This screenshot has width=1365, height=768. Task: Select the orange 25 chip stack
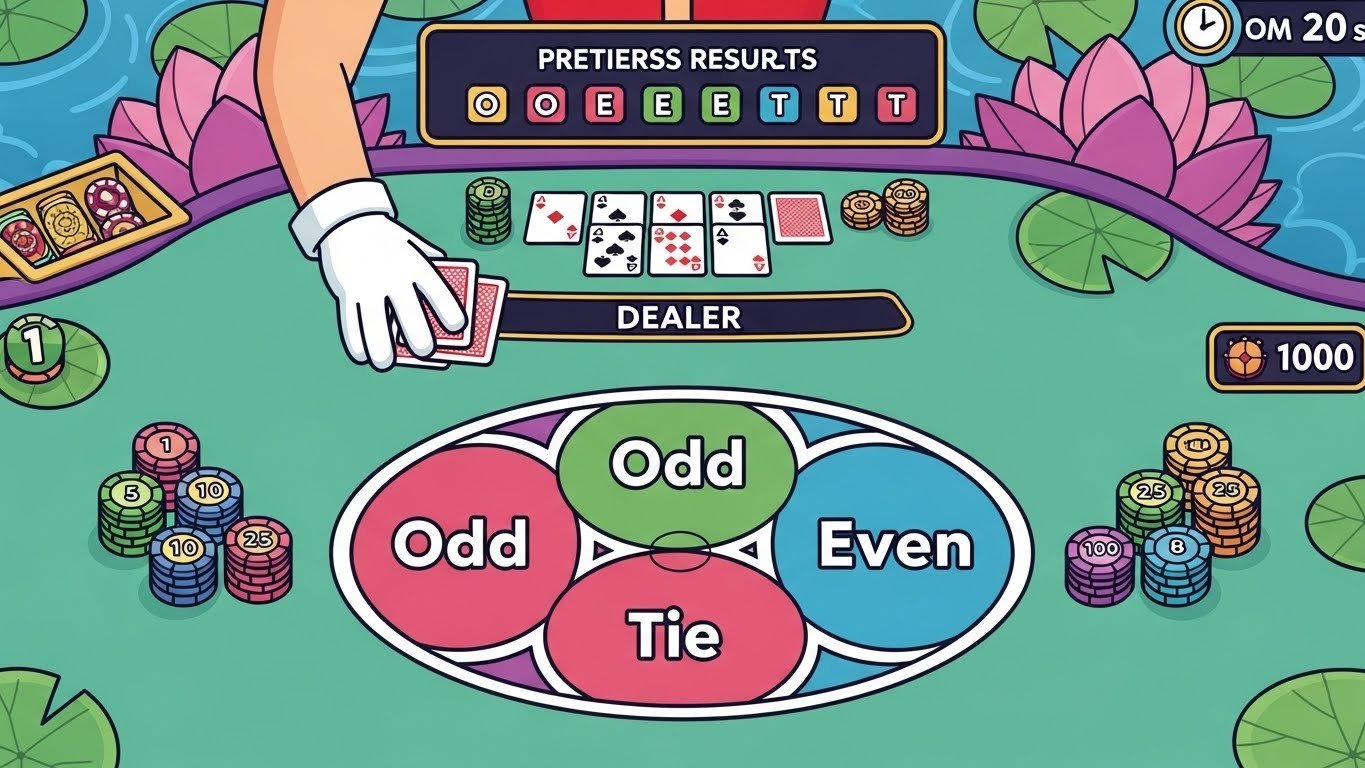(x=1225, y=508)
